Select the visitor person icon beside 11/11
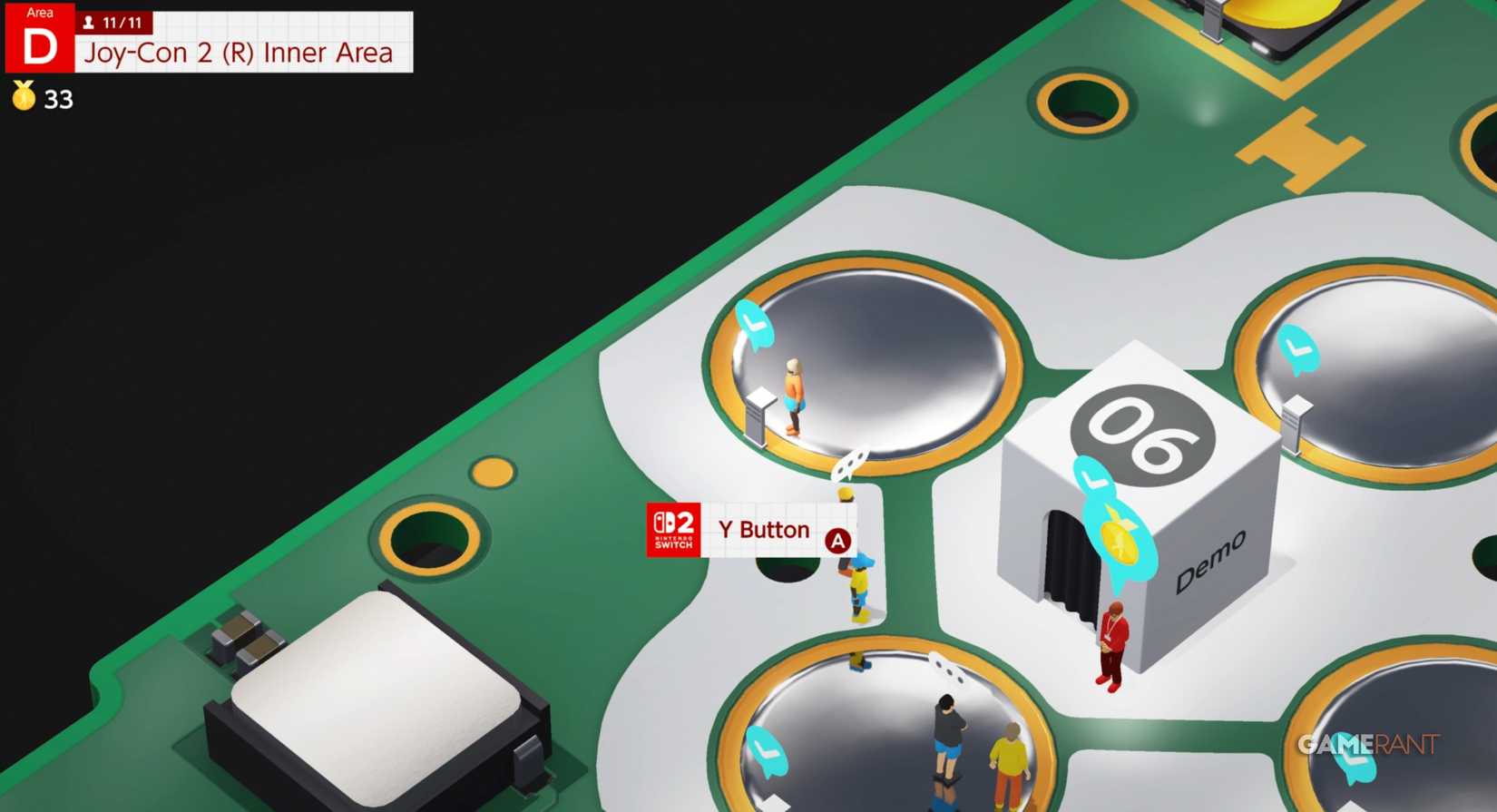 [88, 23]
